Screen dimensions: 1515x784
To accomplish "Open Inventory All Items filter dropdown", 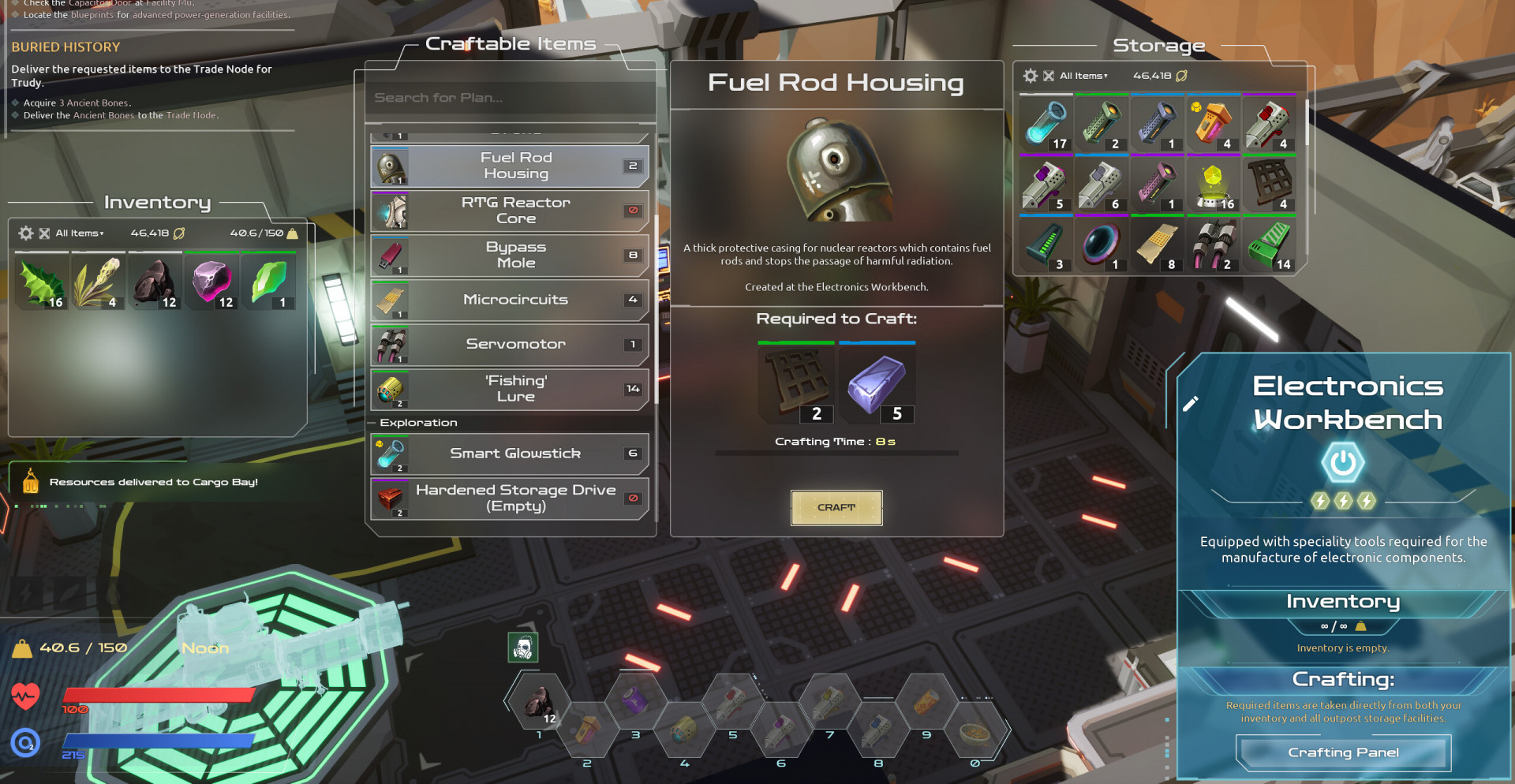I will pyautogui.click(x=80, y=233).
